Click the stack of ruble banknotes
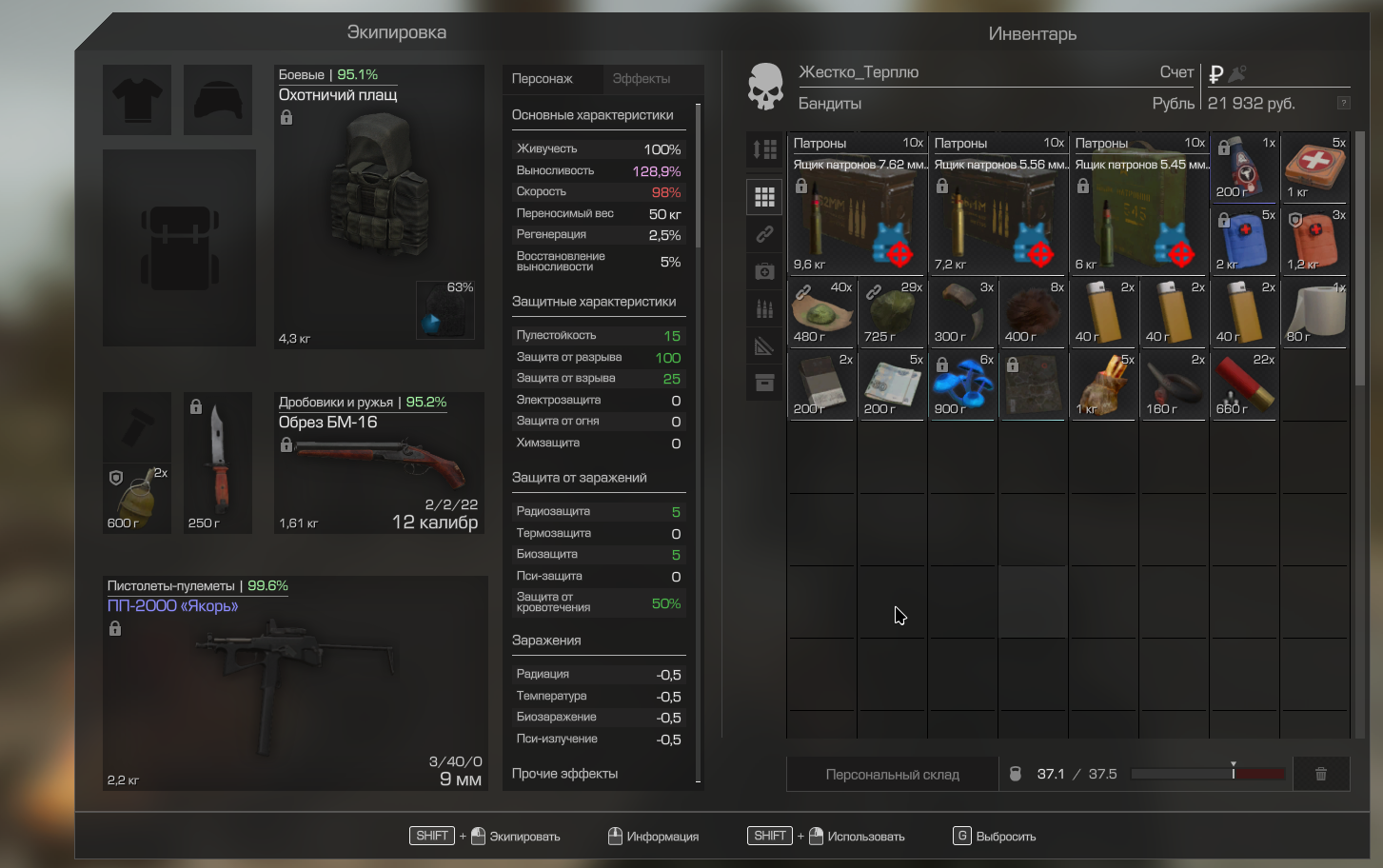1383x868 pixels. point(892,385)
